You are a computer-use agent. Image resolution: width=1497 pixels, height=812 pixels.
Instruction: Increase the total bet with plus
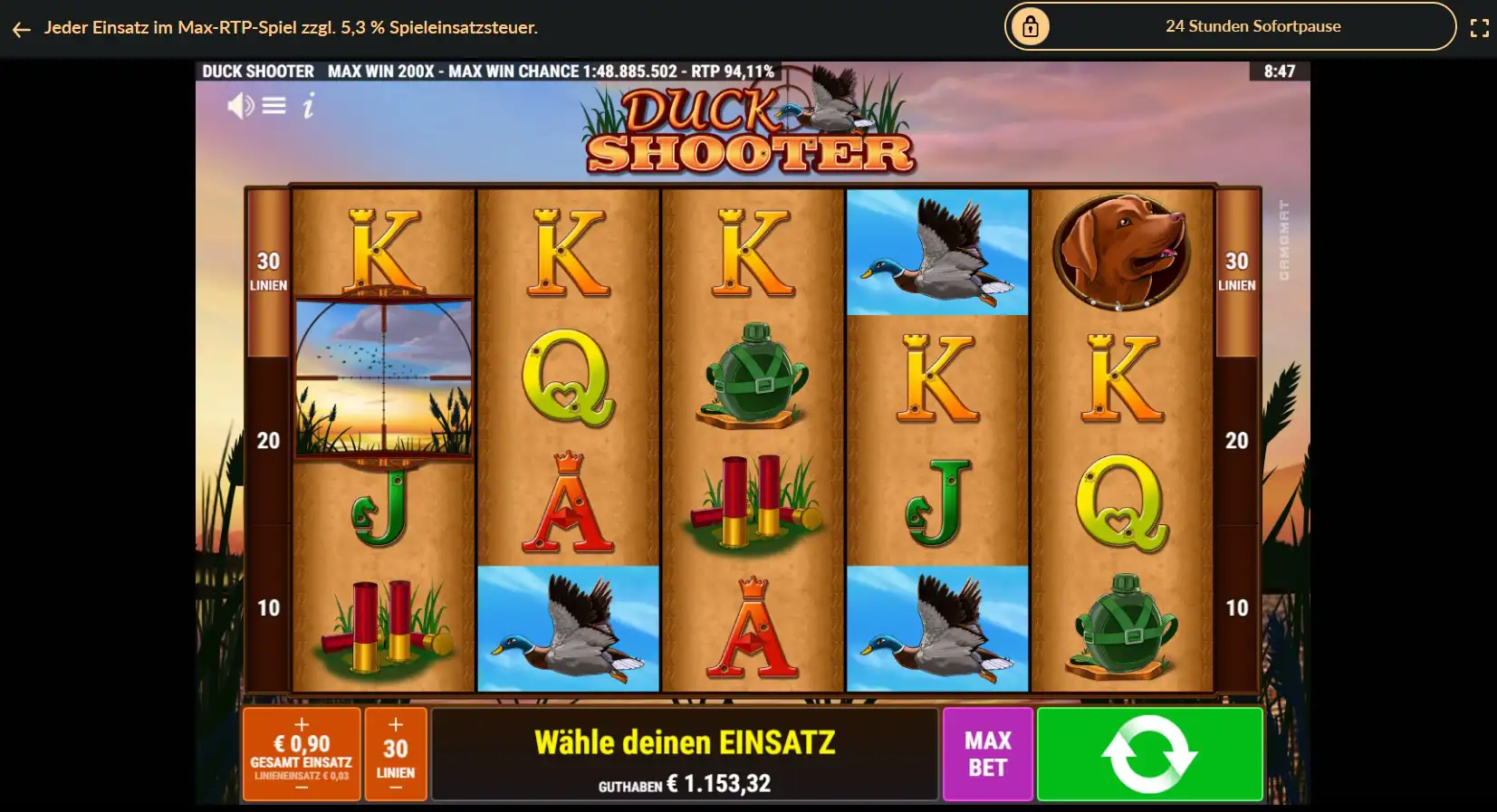(x=302, y=724)
